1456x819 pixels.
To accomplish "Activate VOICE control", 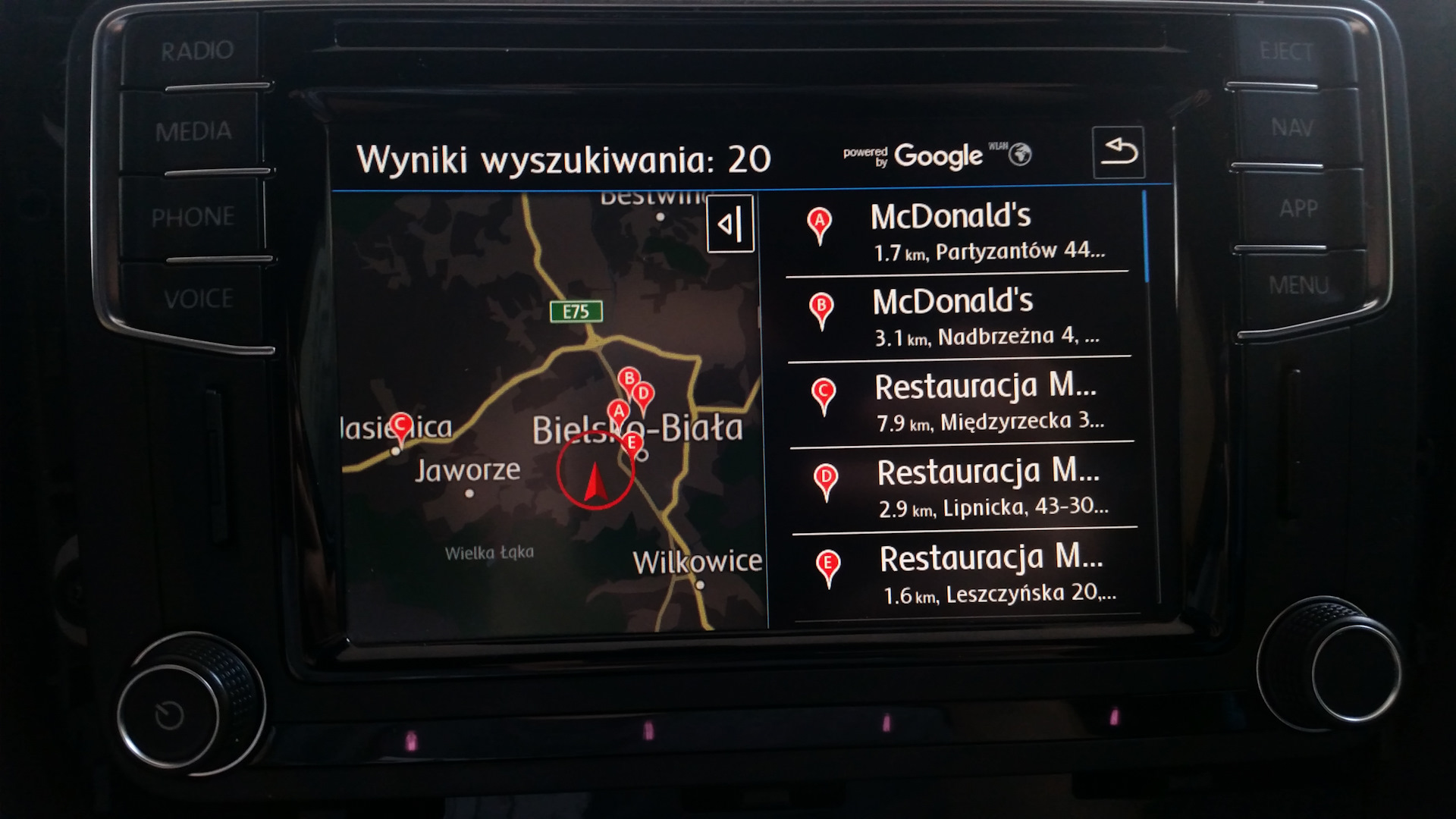I will pos(198,299).
